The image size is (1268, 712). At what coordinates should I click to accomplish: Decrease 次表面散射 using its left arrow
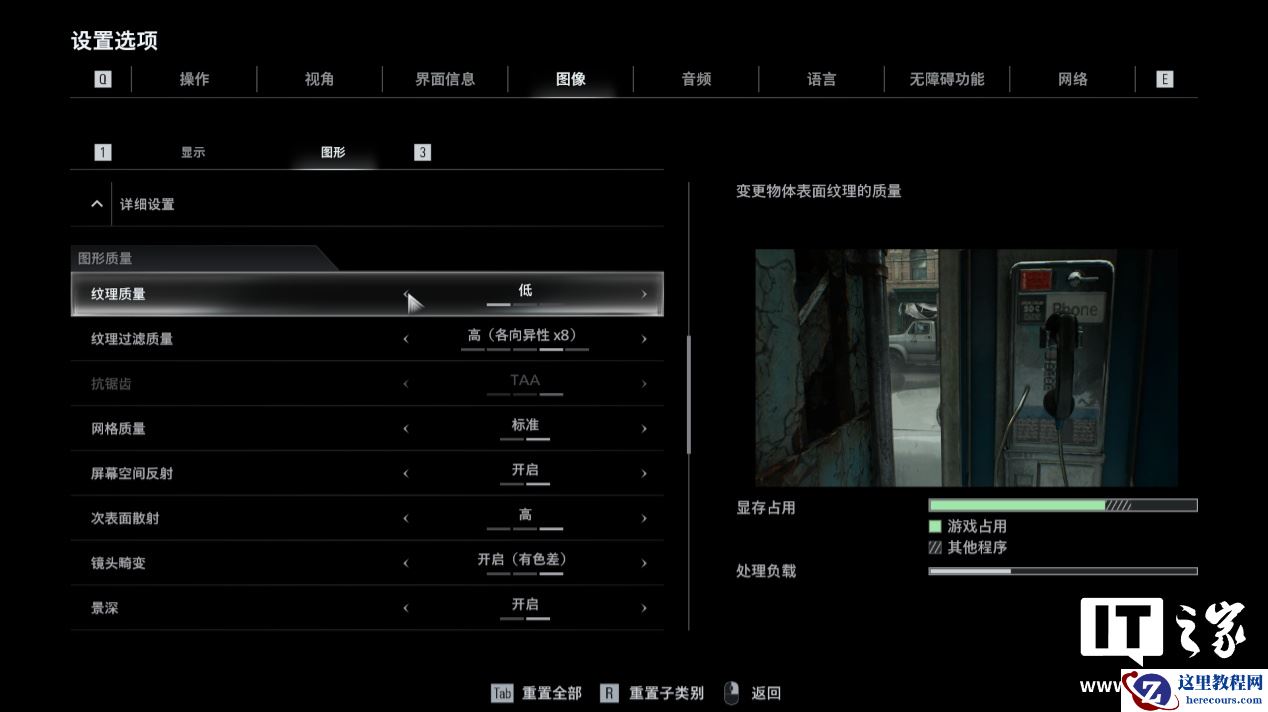406,519
